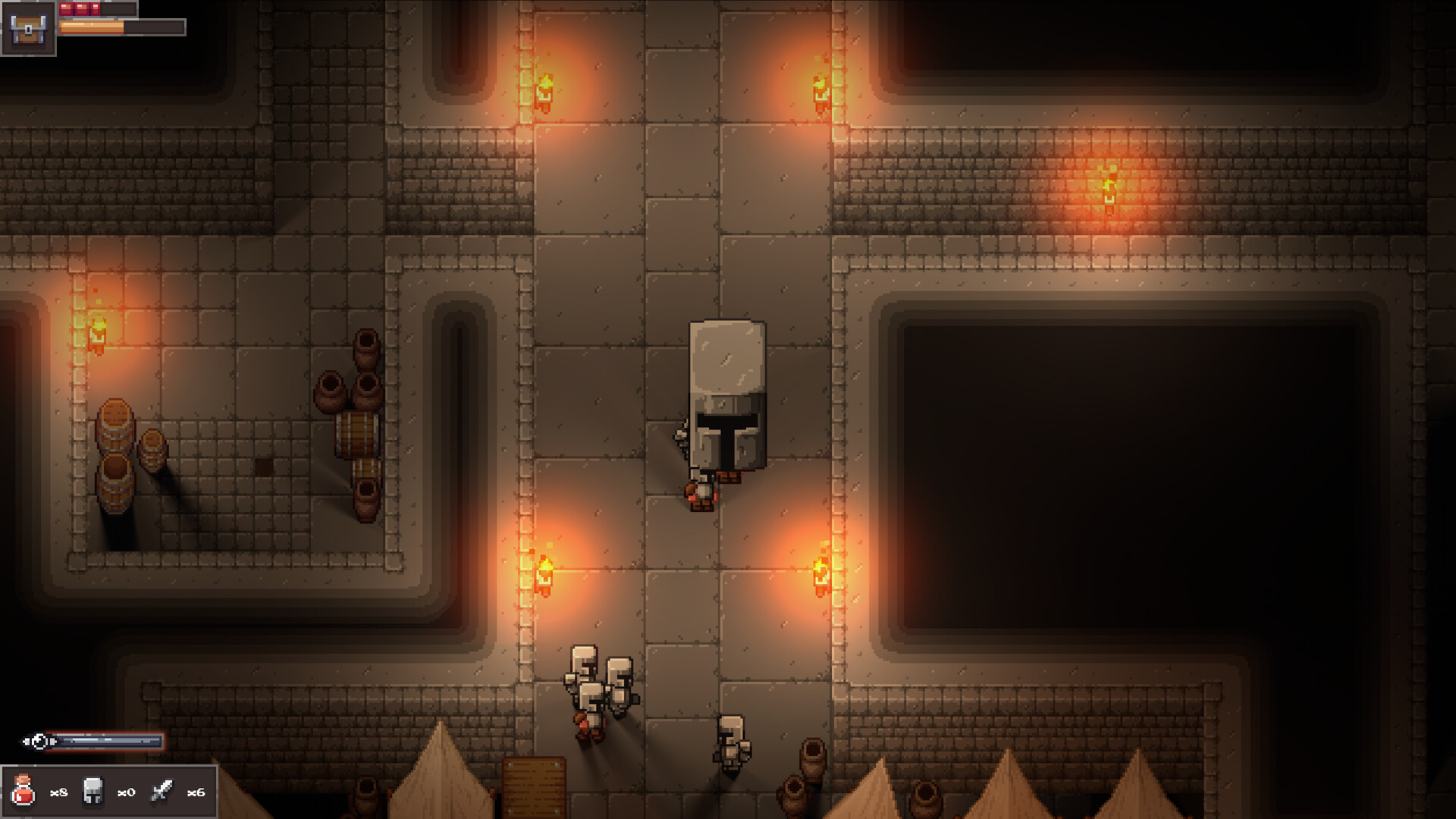Click the small crosshair icon on the charge bar
Viewport: 1456px width, 819px height.
39,739
